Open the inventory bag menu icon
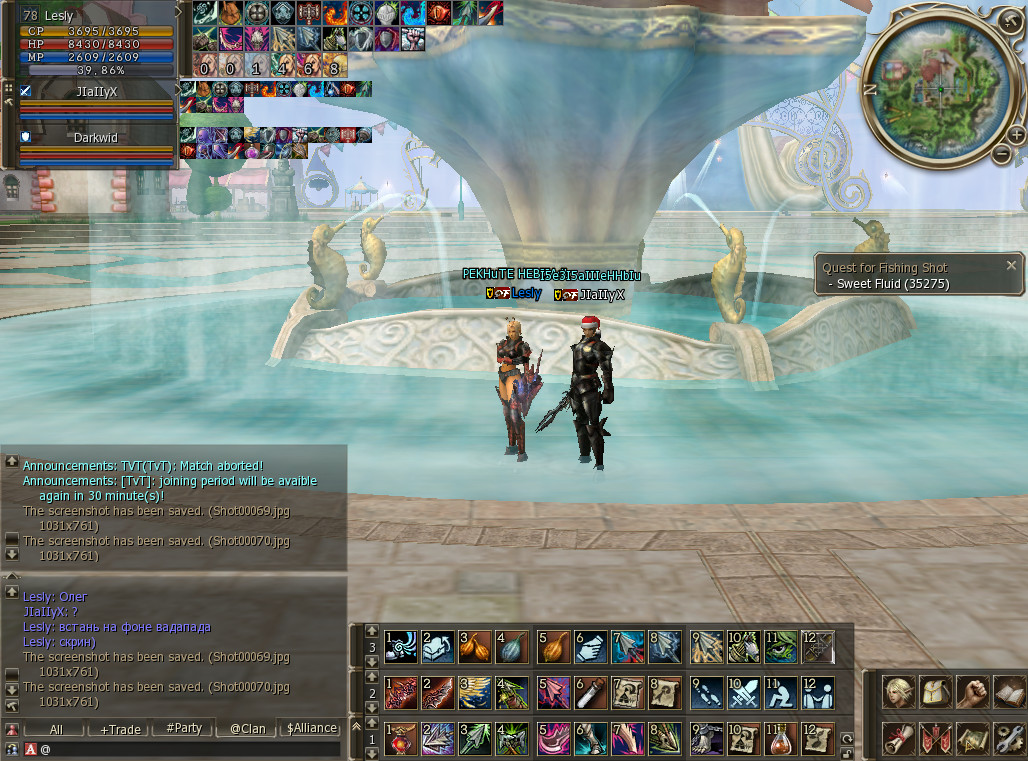Viewport: 1028px width, 761px height. [x=935, y=692]
